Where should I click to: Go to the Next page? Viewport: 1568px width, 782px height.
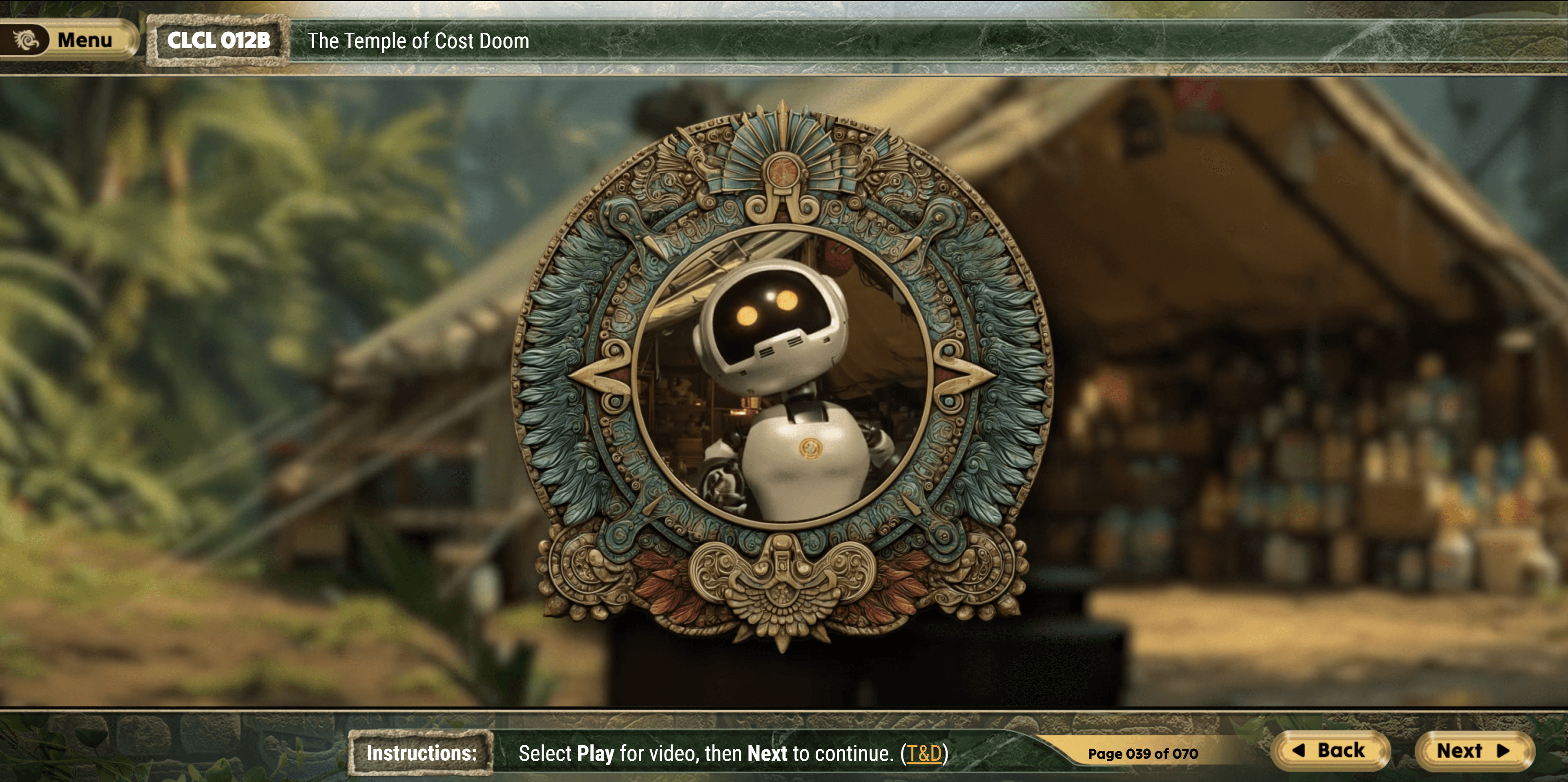point(1473,750)
